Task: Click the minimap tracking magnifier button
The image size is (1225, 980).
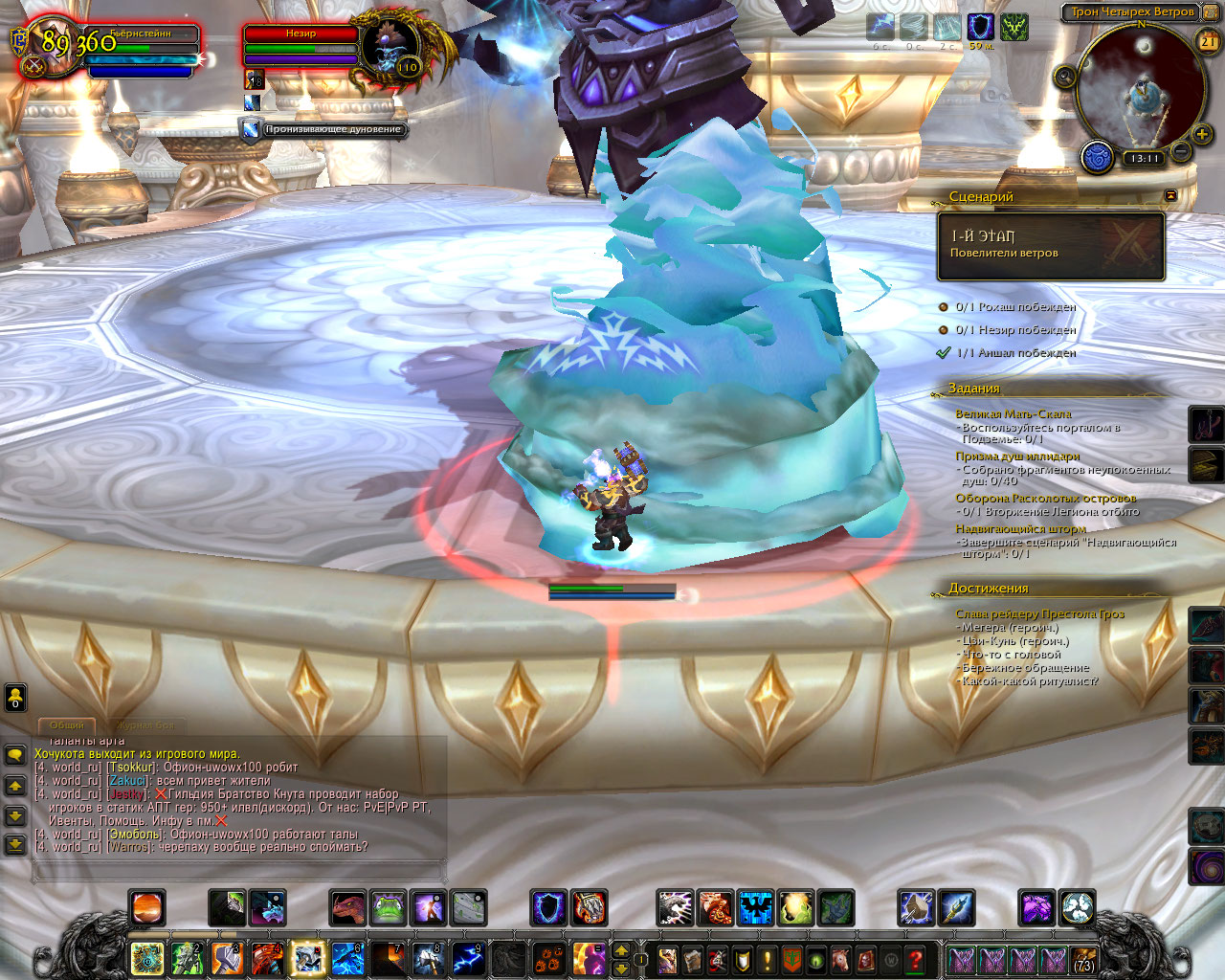Action: tap(1065, 78)
